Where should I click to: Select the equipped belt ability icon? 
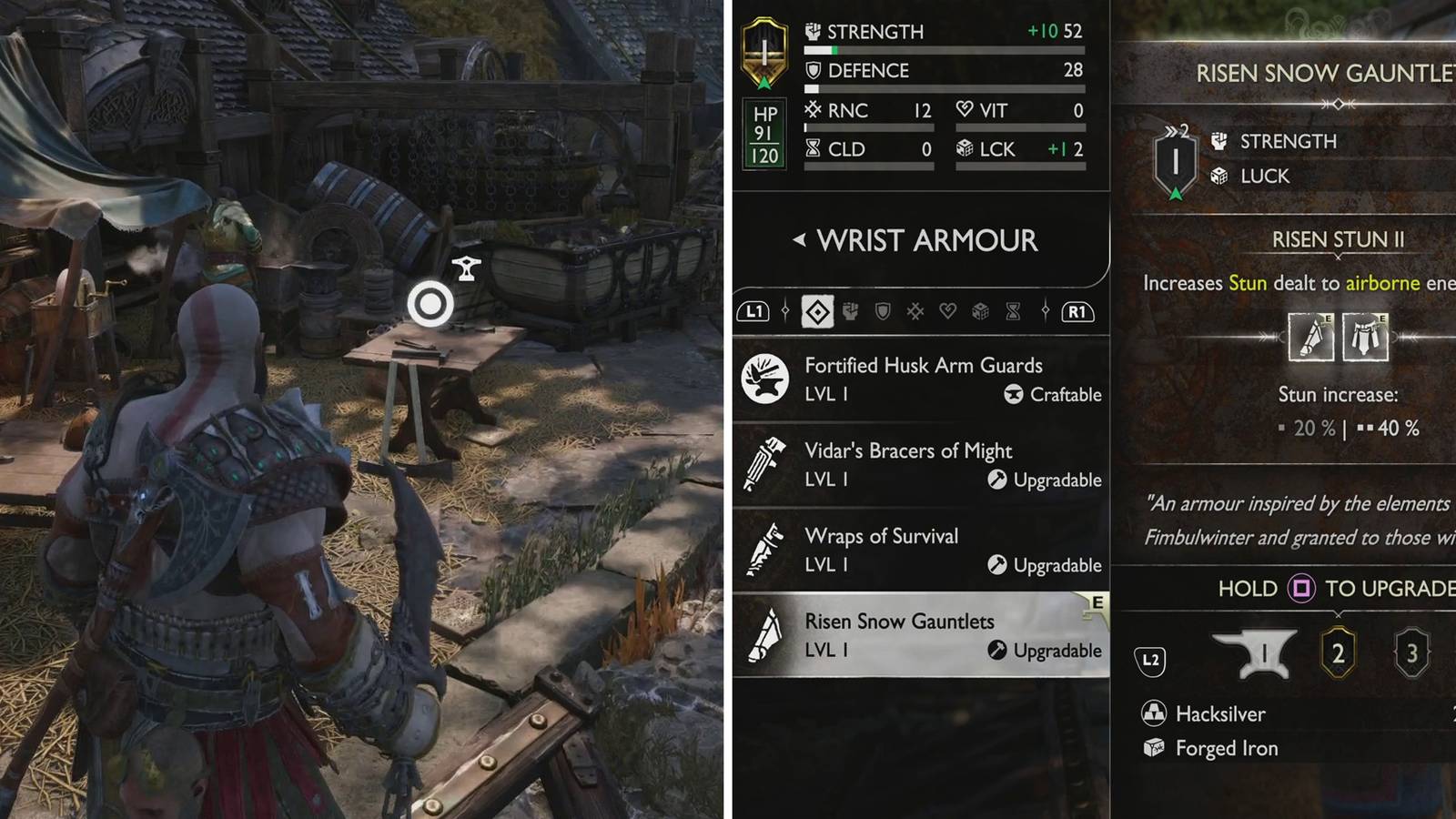click(x=1366, y=336)
